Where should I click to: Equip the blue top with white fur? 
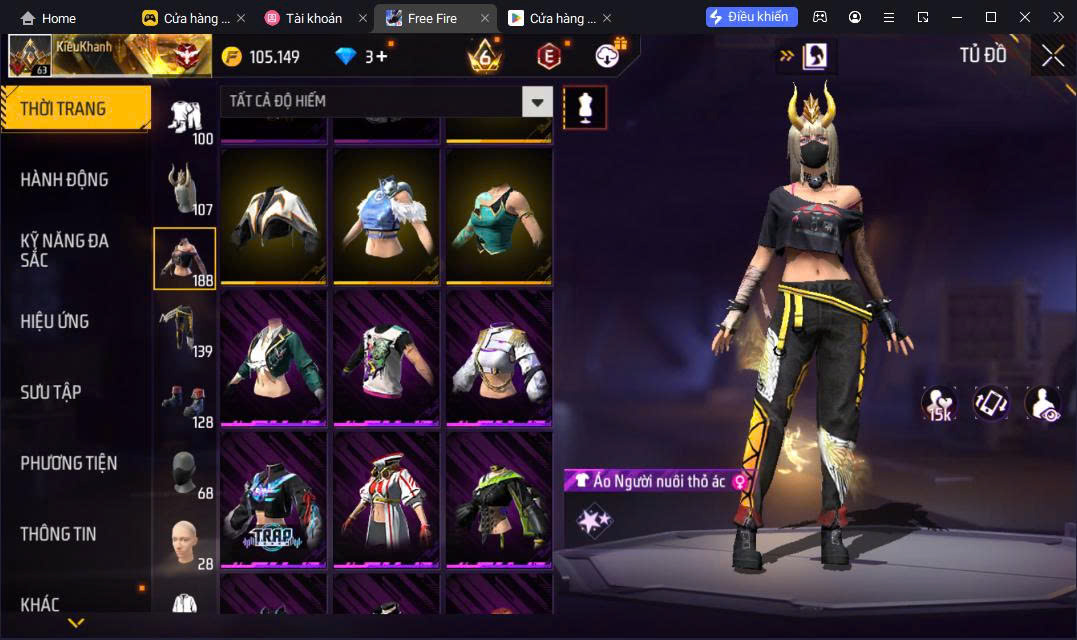[x=386, y=217]
